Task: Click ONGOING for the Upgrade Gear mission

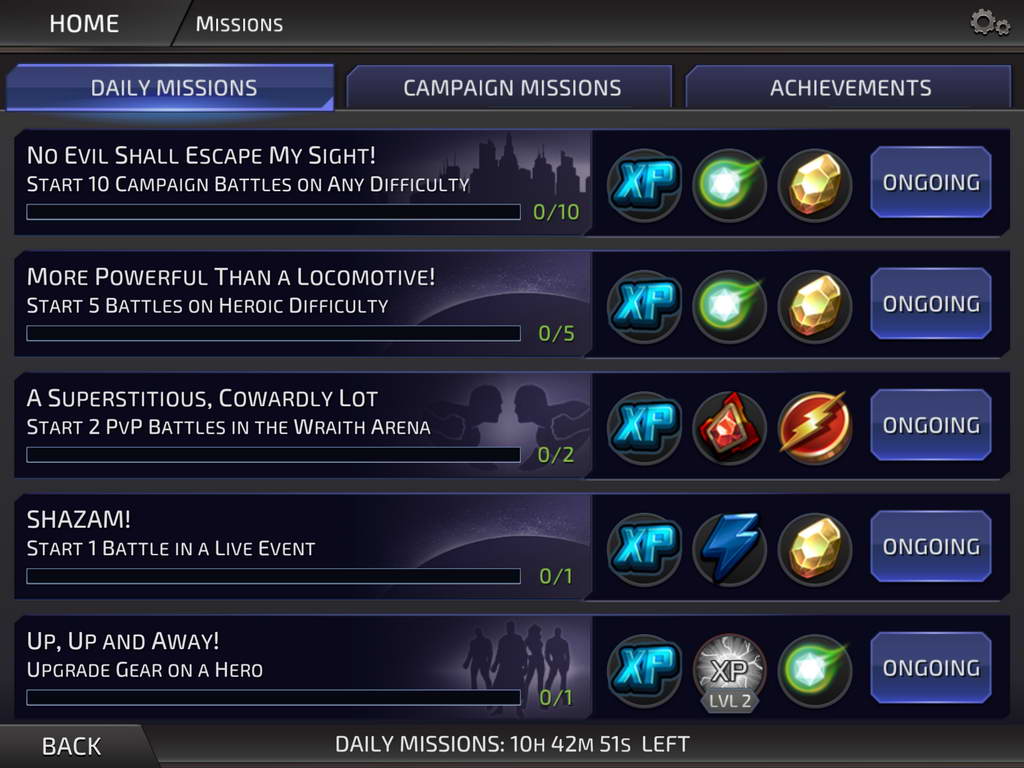Action: click(x=930, y=668)
